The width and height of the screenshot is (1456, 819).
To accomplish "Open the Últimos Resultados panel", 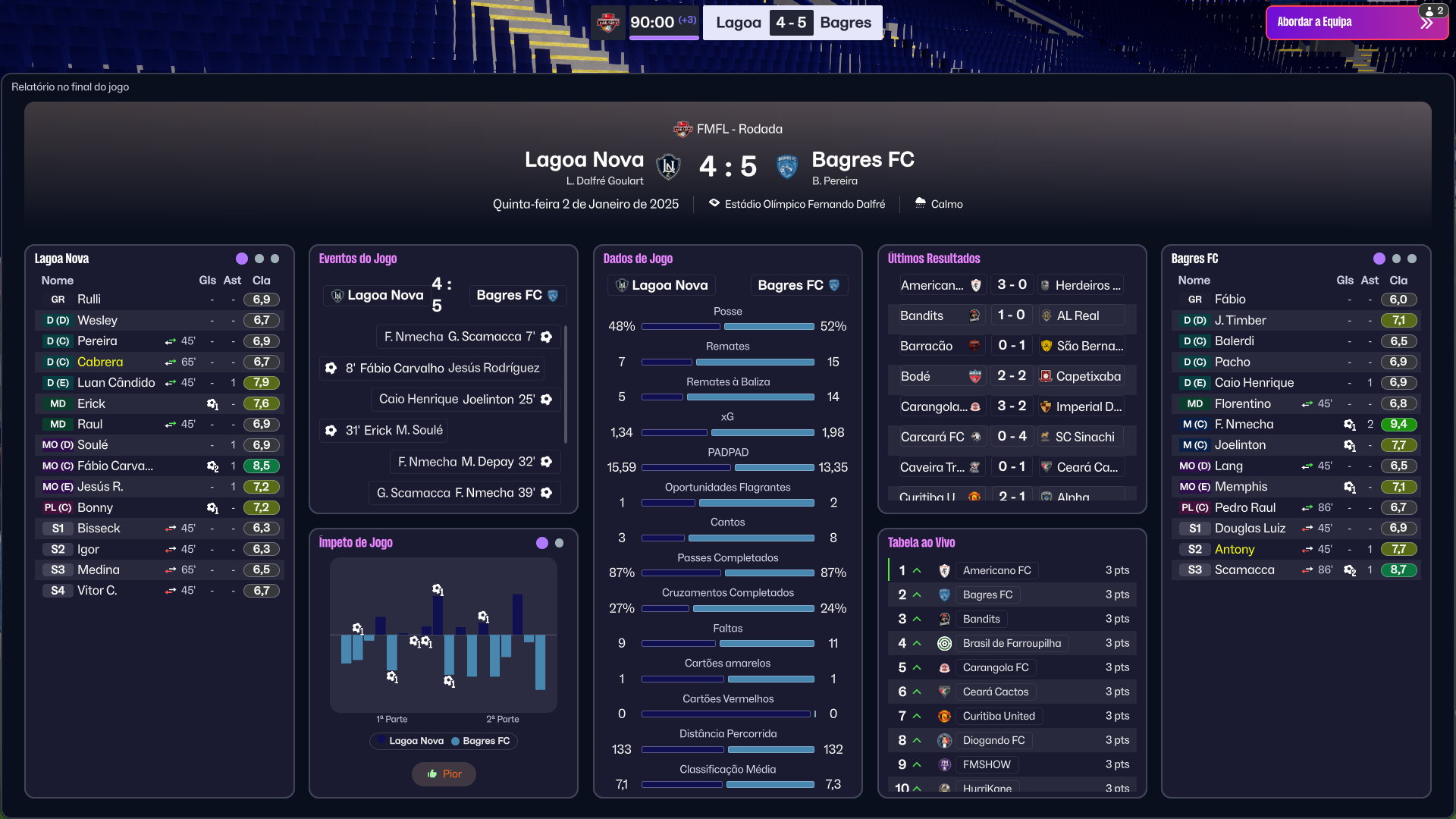I will (934, 259).
